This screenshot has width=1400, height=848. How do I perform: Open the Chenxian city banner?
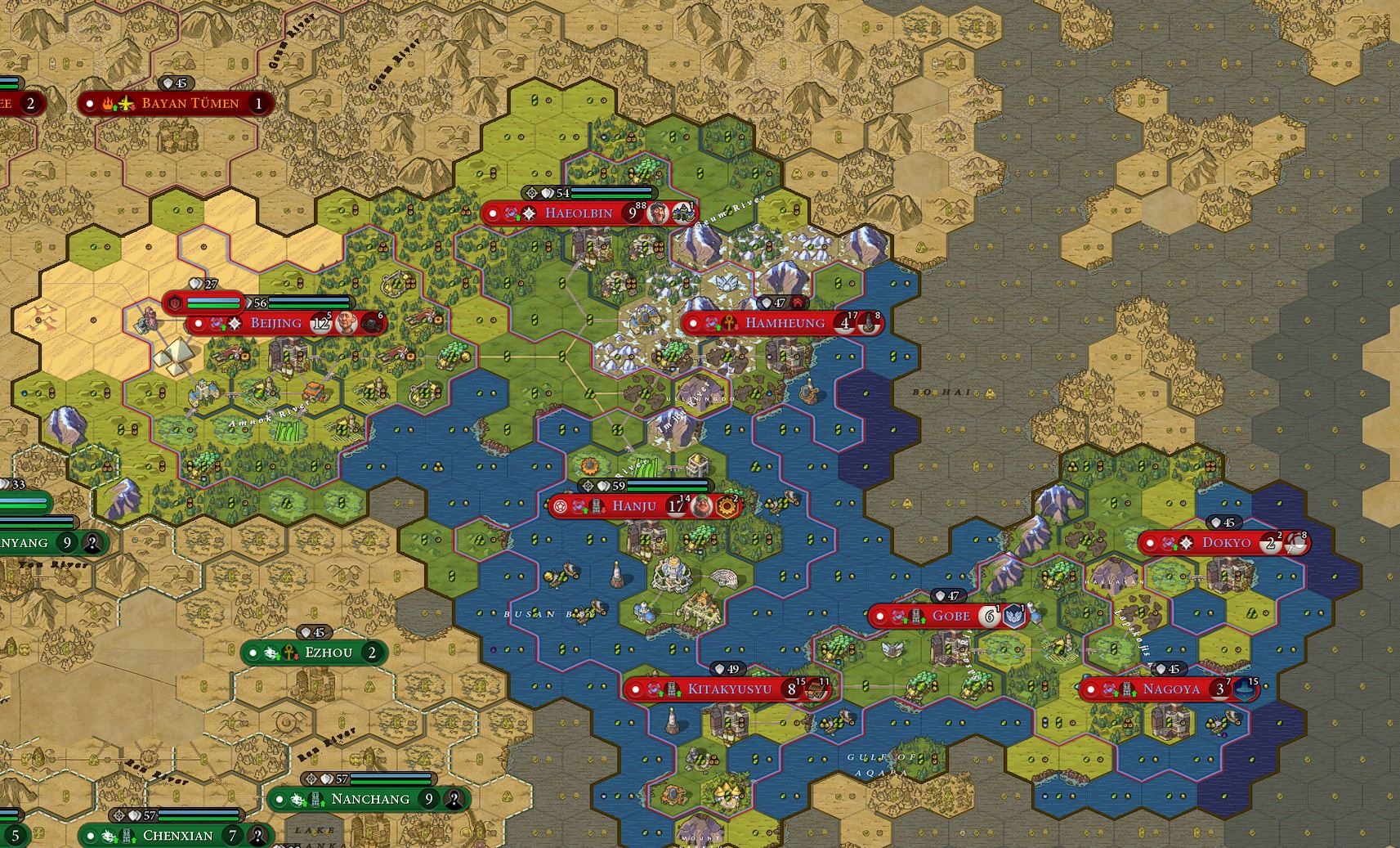177,836
